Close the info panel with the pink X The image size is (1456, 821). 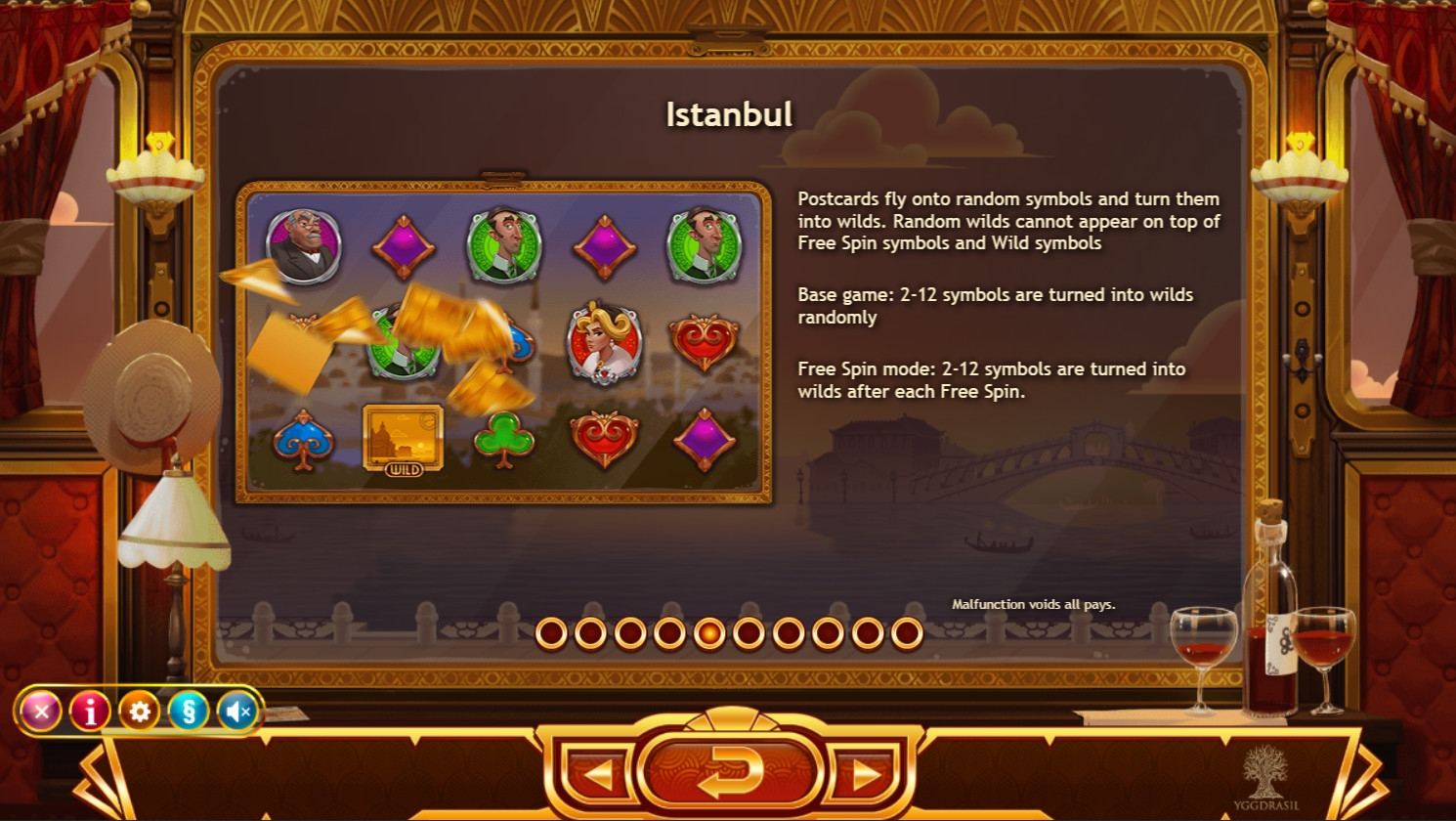[41, 712]
